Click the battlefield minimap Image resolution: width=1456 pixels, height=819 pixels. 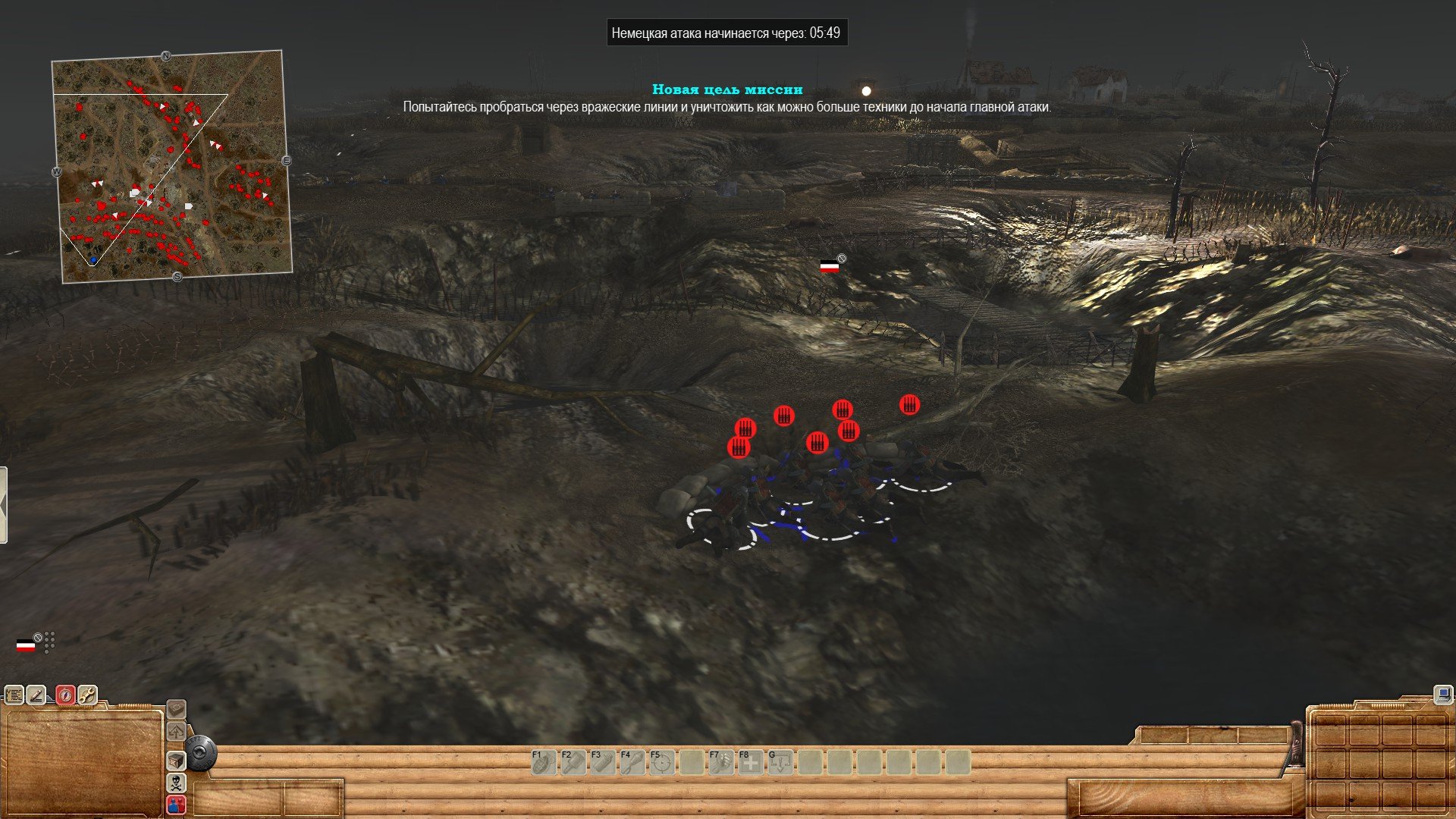coord(172,167)
